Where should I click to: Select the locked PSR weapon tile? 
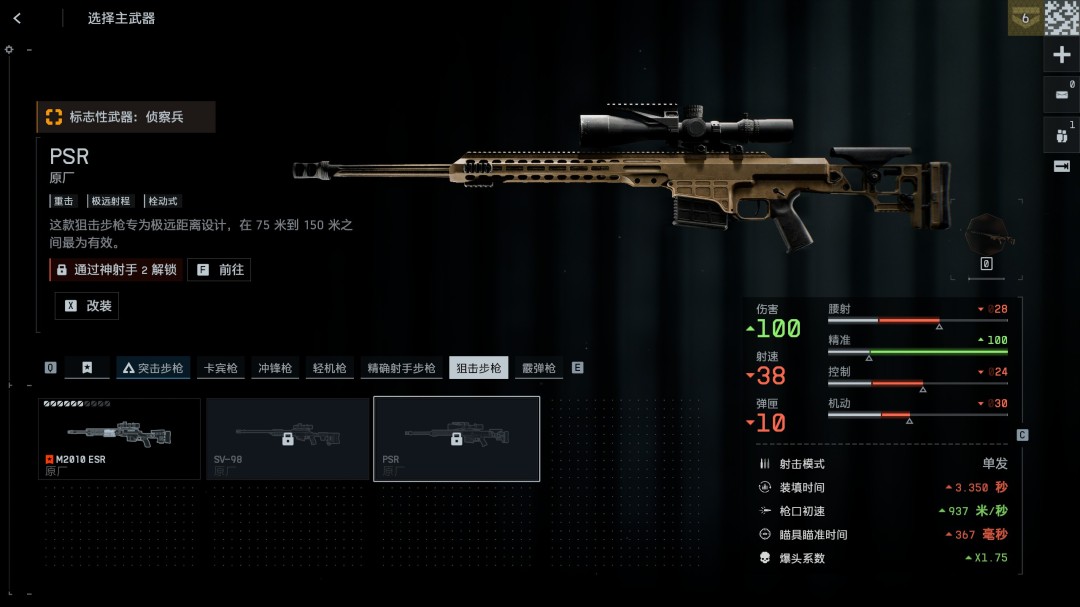click(x=456, y=439)
